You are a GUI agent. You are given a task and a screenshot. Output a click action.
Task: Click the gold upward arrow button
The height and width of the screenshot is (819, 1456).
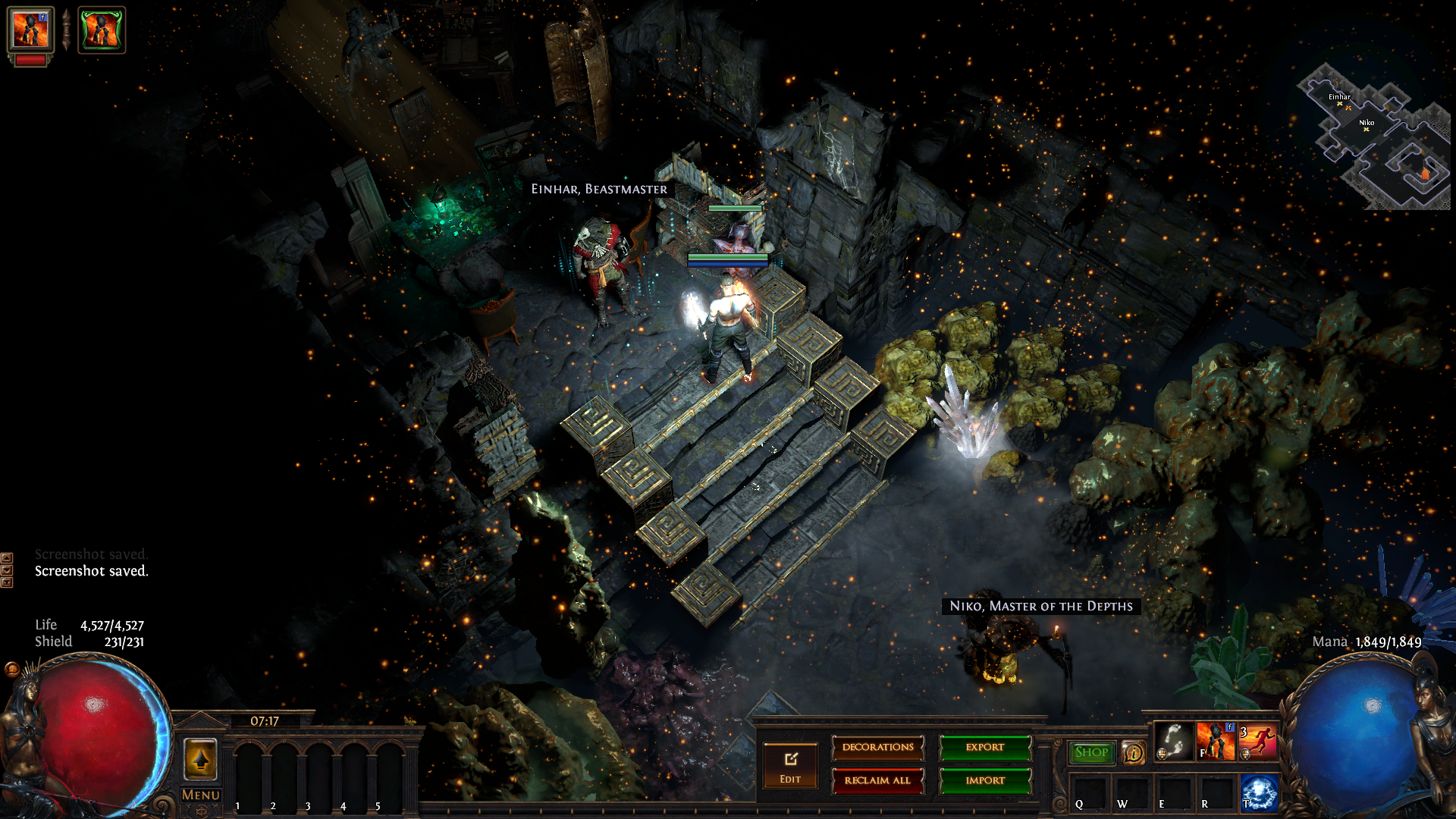point(201,758)
